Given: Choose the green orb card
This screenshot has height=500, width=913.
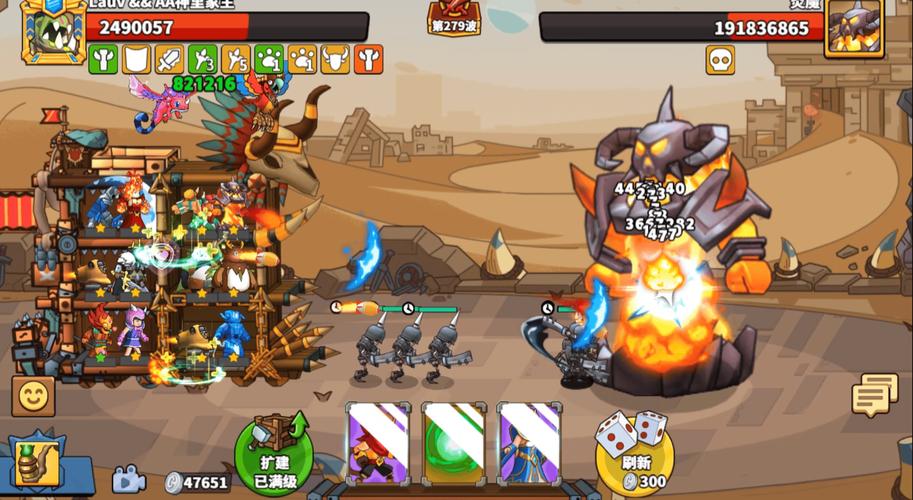Looking at the screenshot, I should (x=453, y=441).
